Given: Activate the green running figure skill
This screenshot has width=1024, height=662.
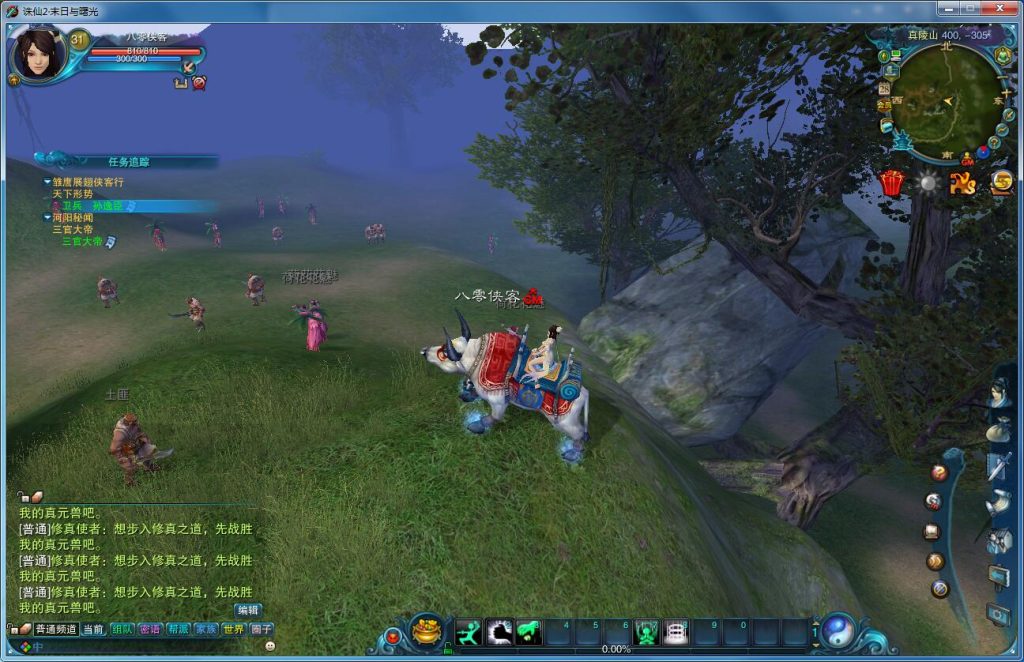Looking at the screenshot, I should [x=468, y=632].
